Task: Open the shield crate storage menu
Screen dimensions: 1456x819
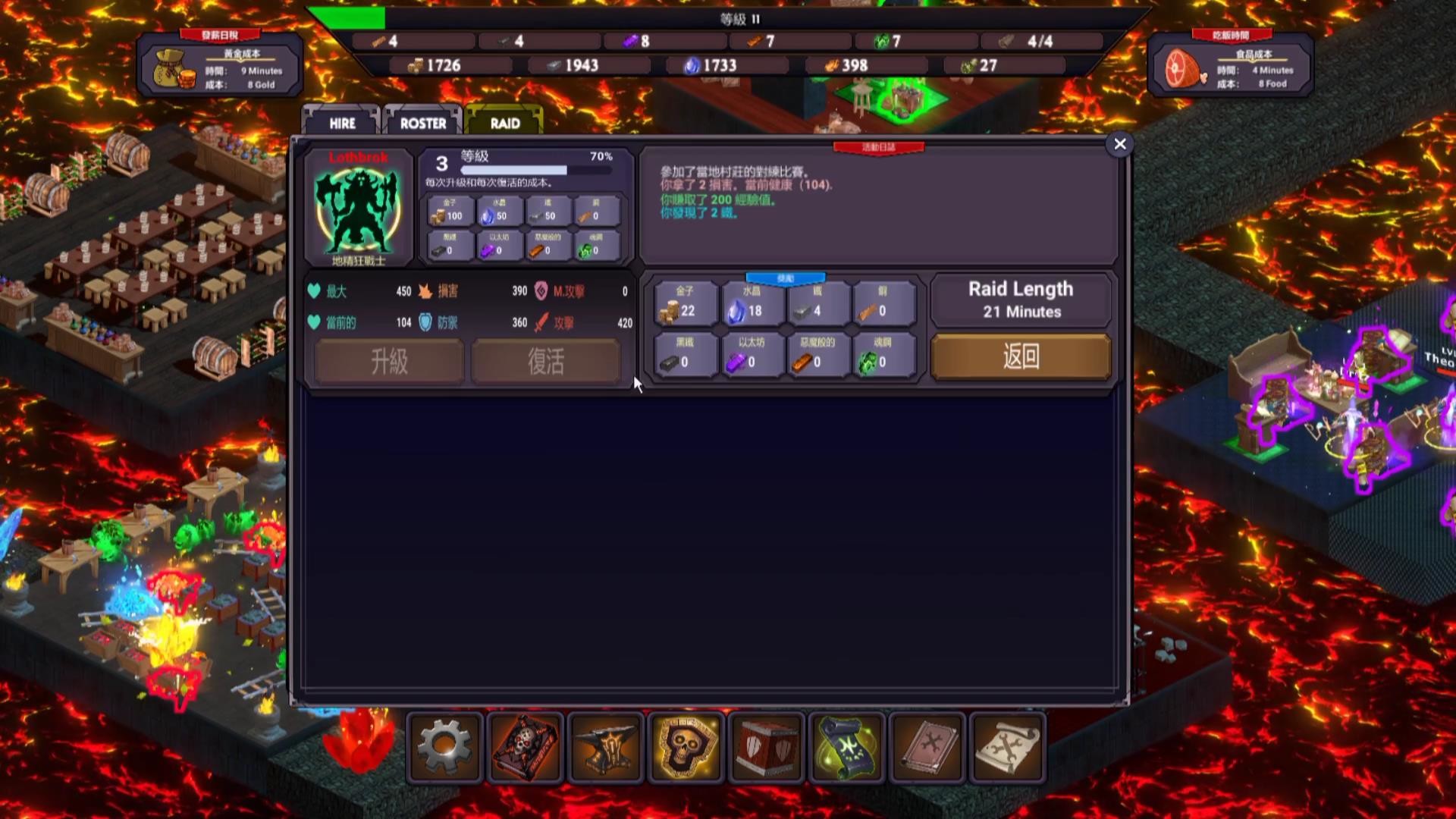Action: (767, 748)
